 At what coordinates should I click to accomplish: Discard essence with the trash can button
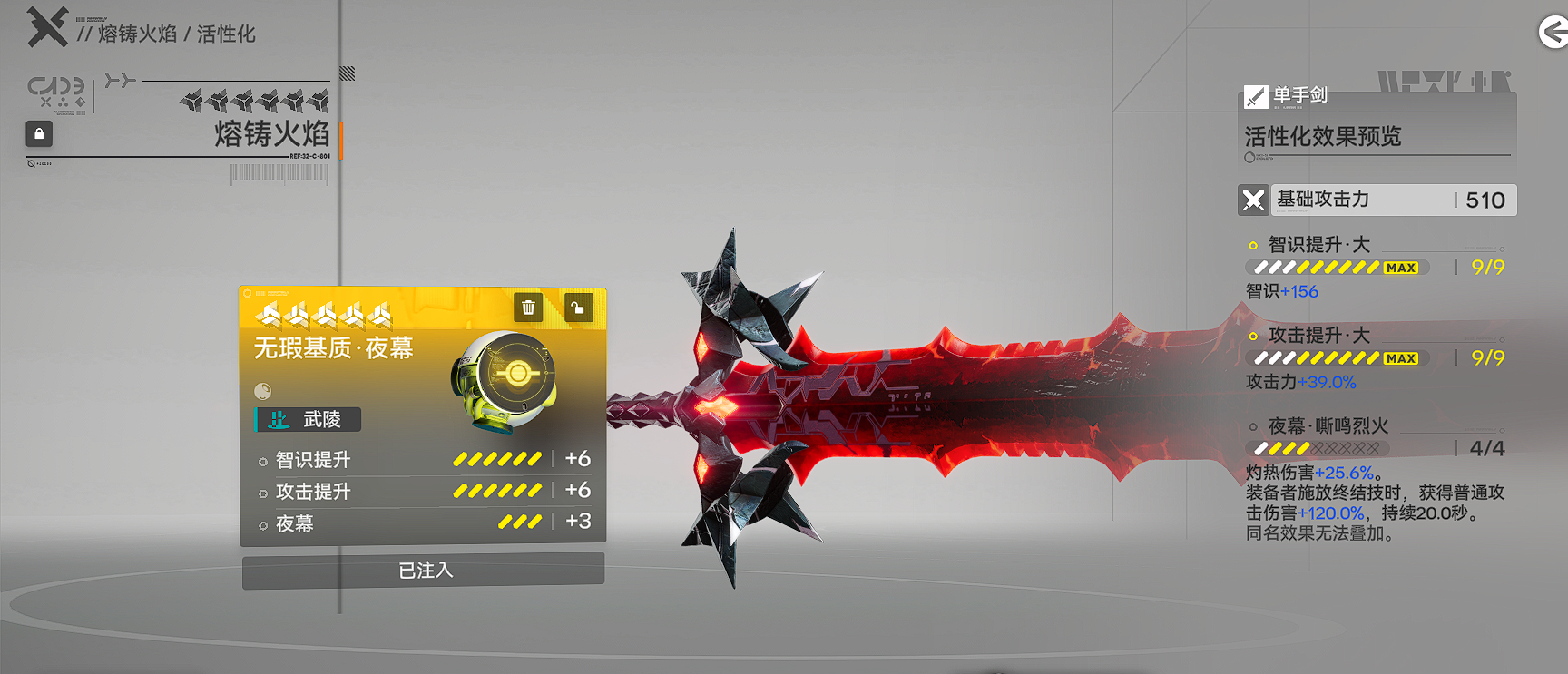point(528,308)
